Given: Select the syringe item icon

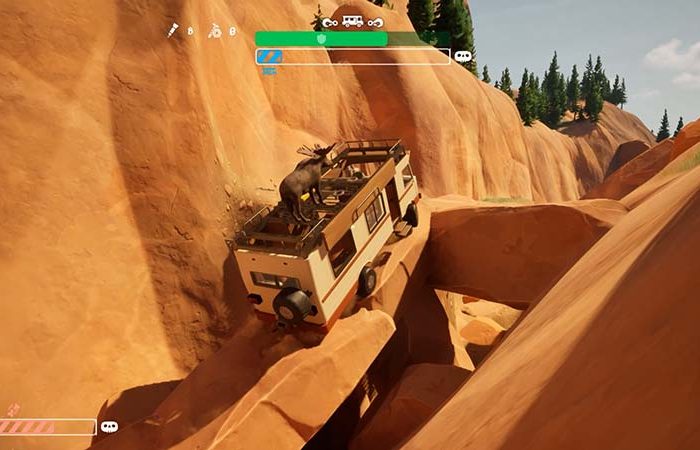Looking at the screenshot, I should [173, 31].
